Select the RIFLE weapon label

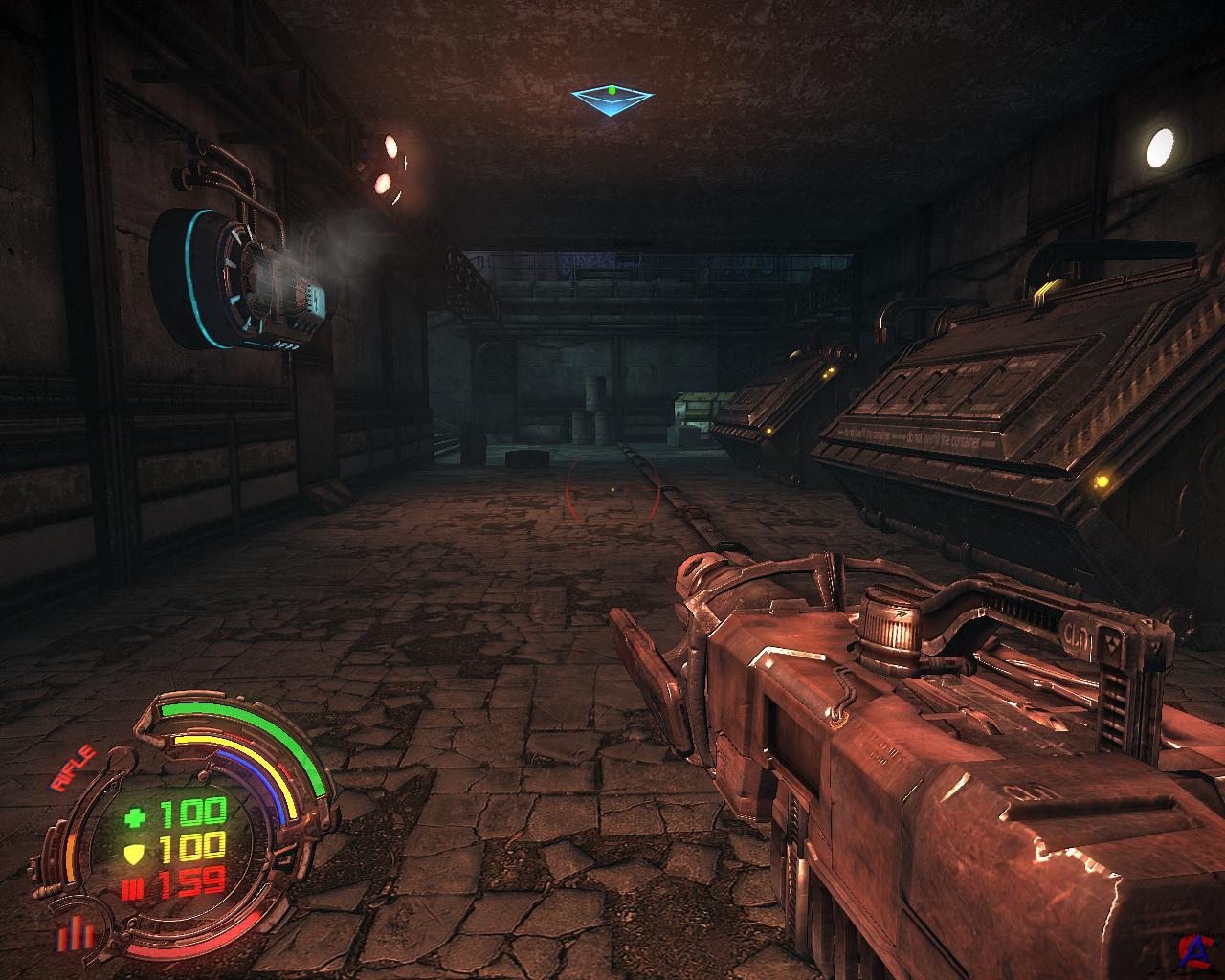coord(74,768)
